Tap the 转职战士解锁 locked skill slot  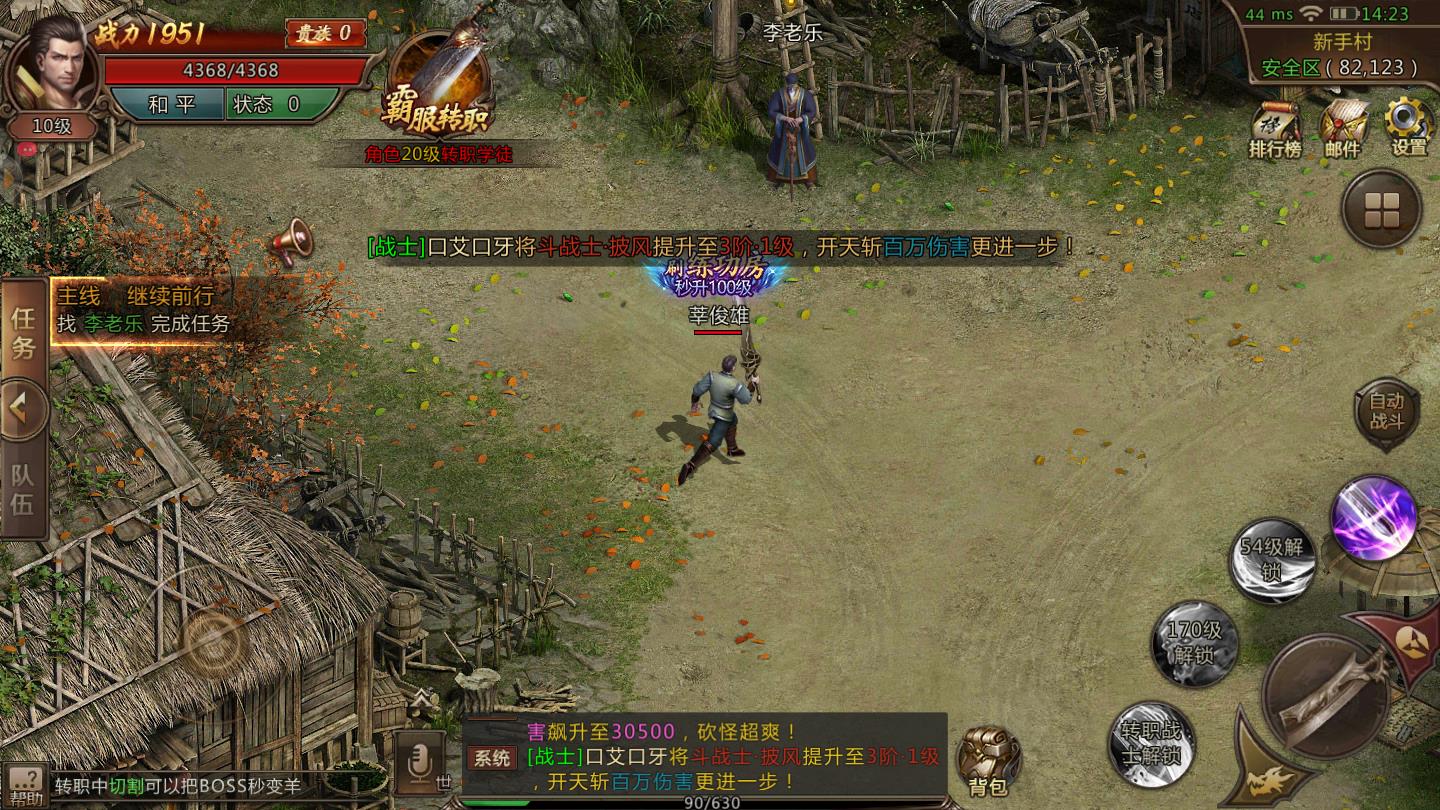click(1150, 742)
